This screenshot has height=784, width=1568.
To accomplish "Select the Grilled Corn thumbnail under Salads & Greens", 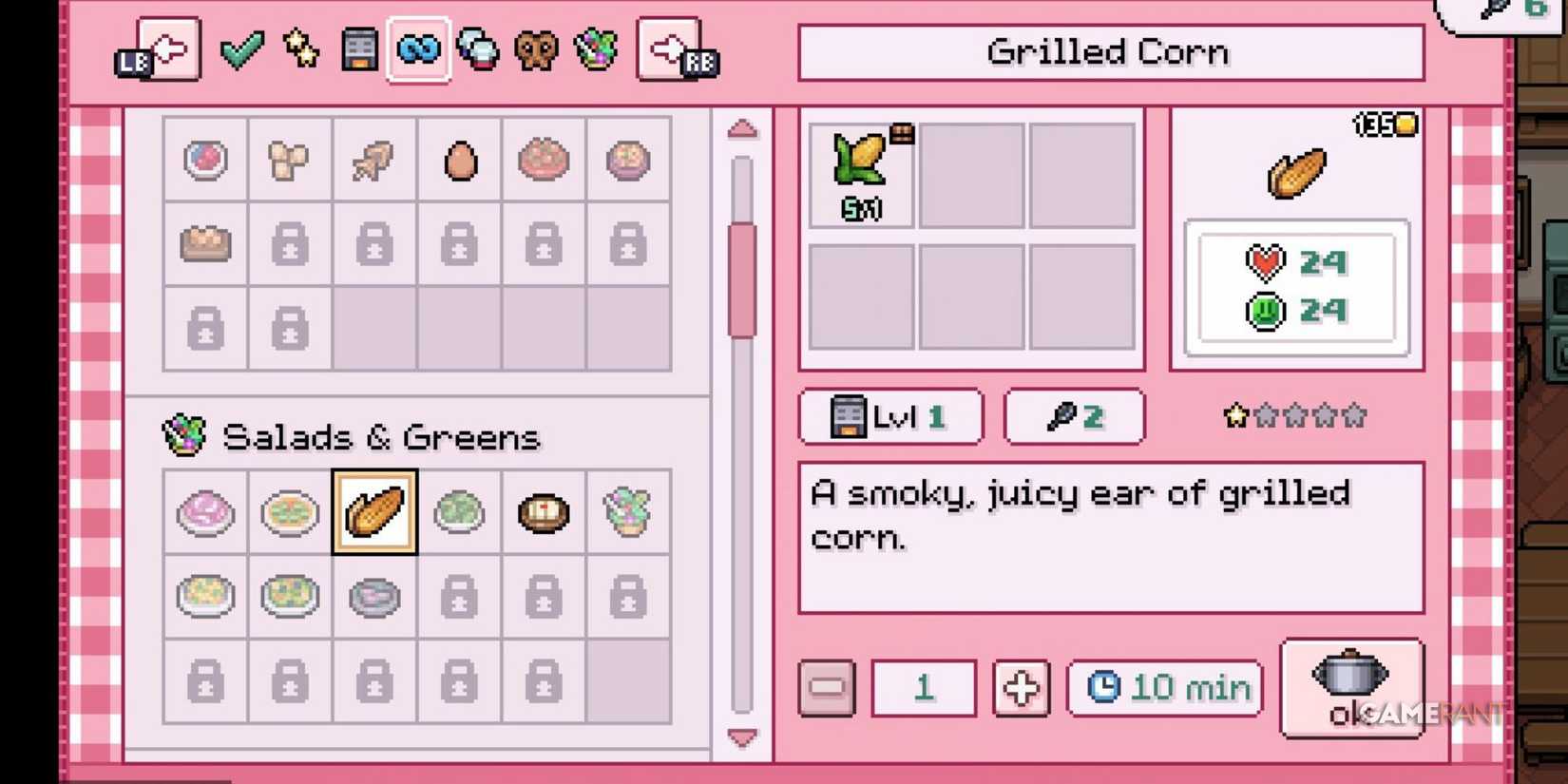I will (x=374, y=513).
